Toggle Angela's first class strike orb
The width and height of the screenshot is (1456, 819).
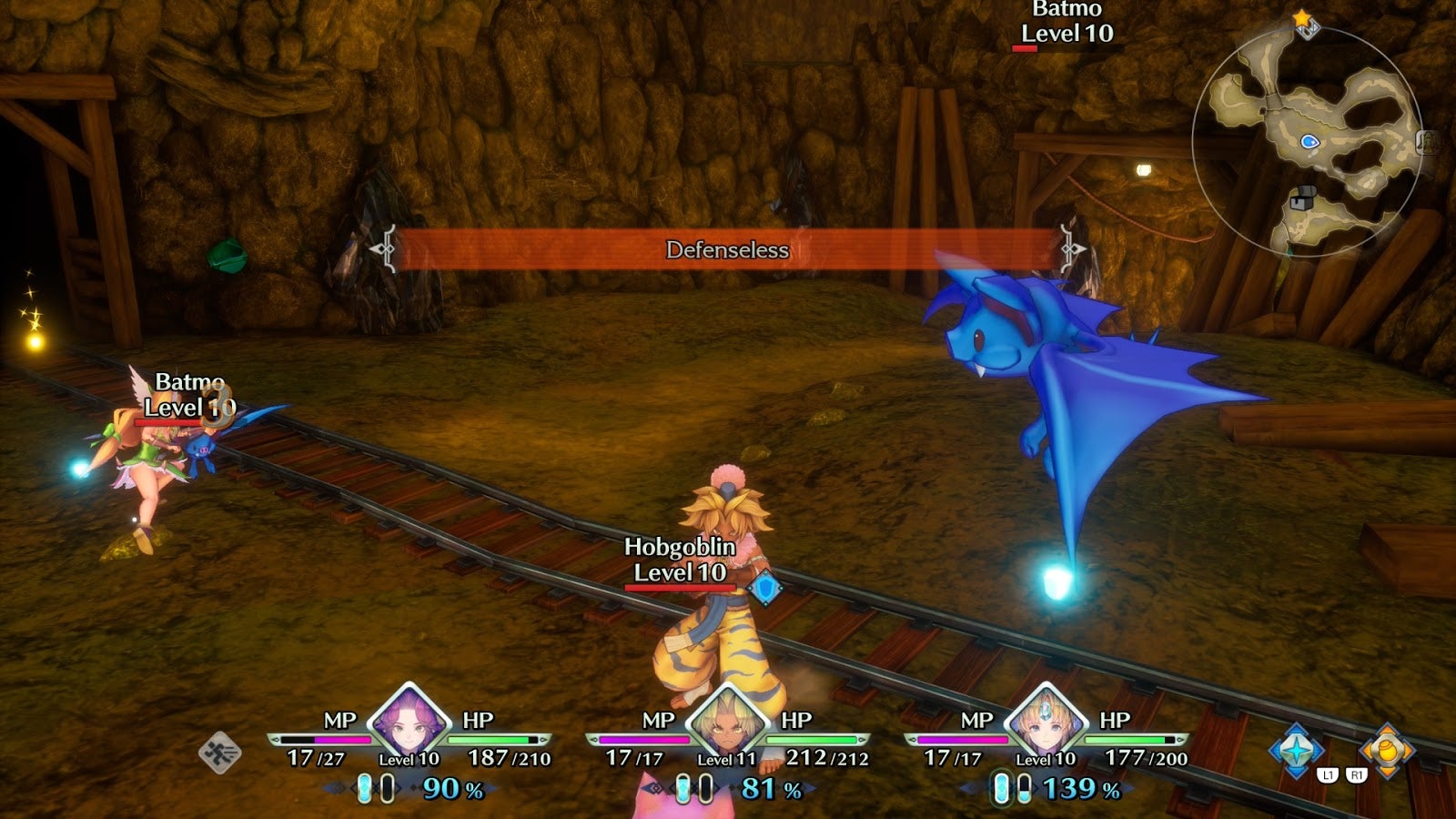point(363,788)
